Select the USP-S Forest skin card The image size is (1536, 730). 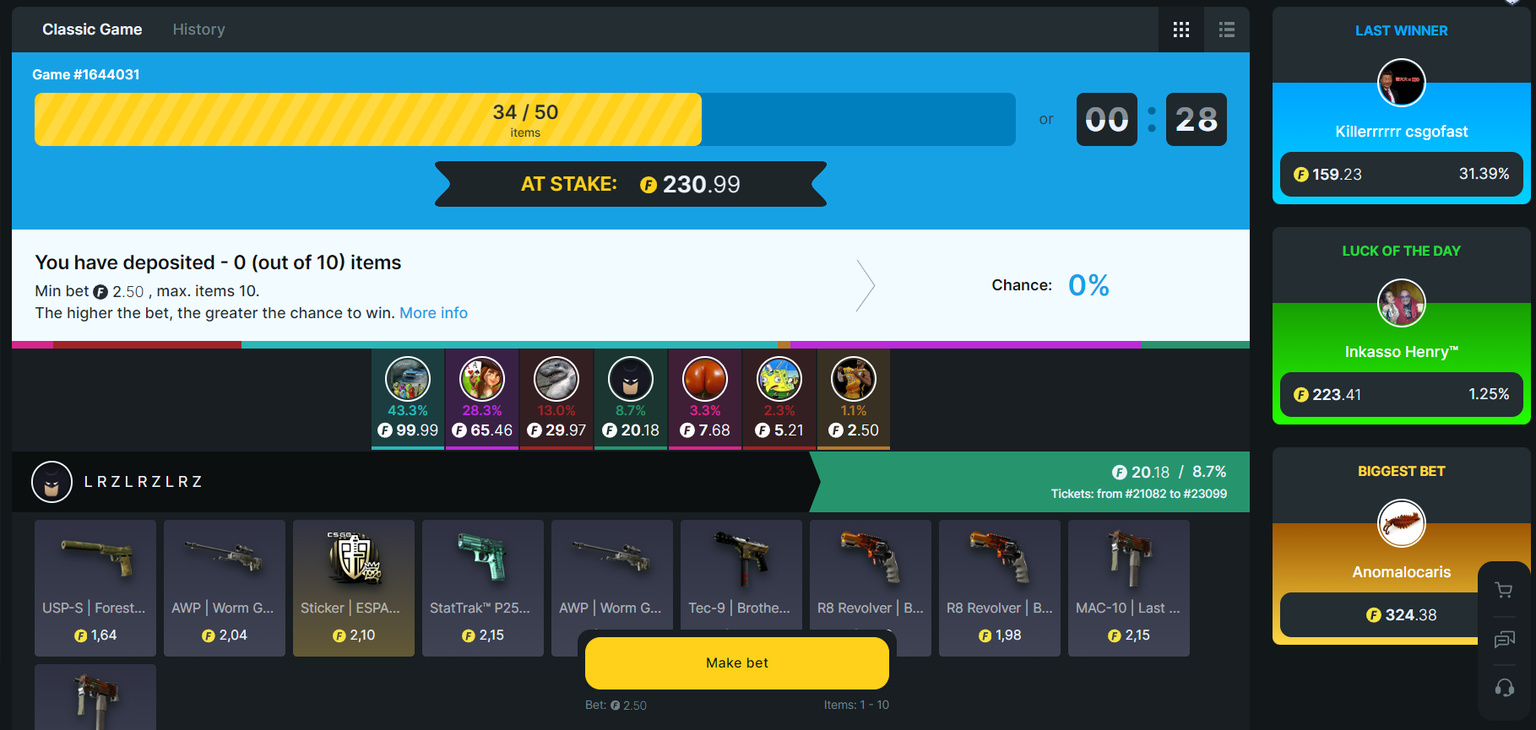coord(95,588)
